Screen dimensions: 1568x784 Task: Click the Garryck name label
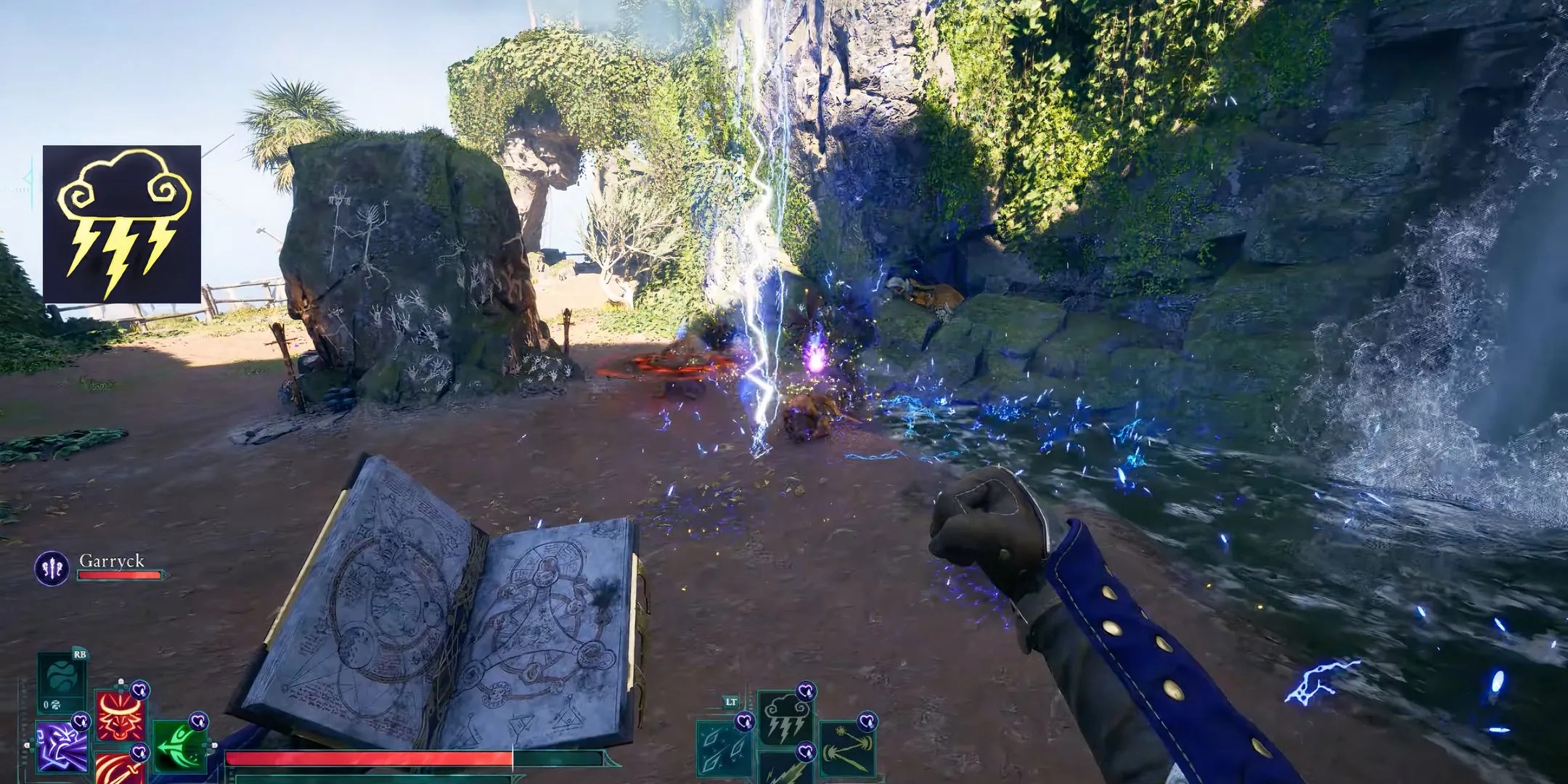pos(112,560)
